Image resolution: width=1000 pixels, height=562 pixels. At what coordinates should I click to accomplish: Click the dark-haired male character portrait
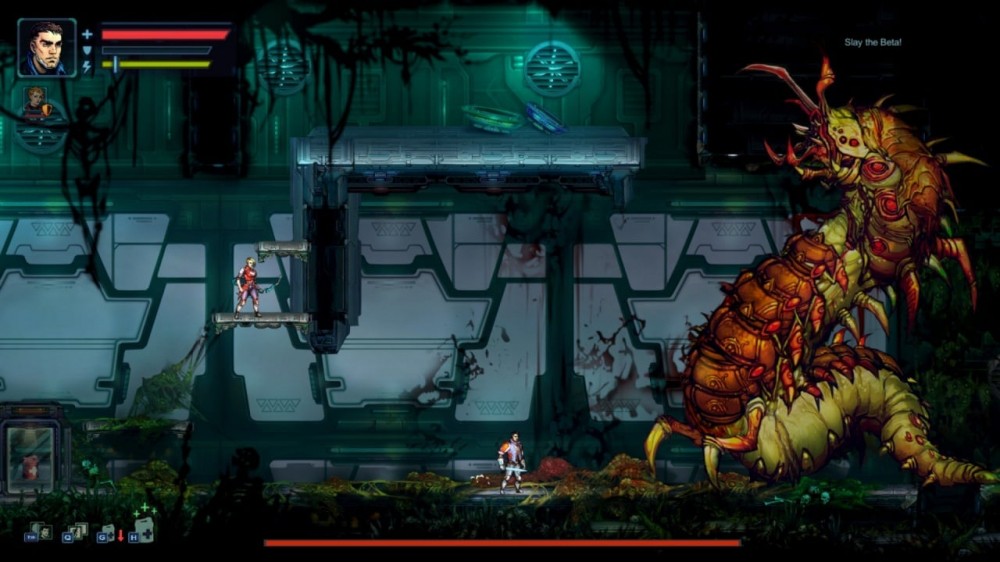pyautogui.click(x=46, y=48)
